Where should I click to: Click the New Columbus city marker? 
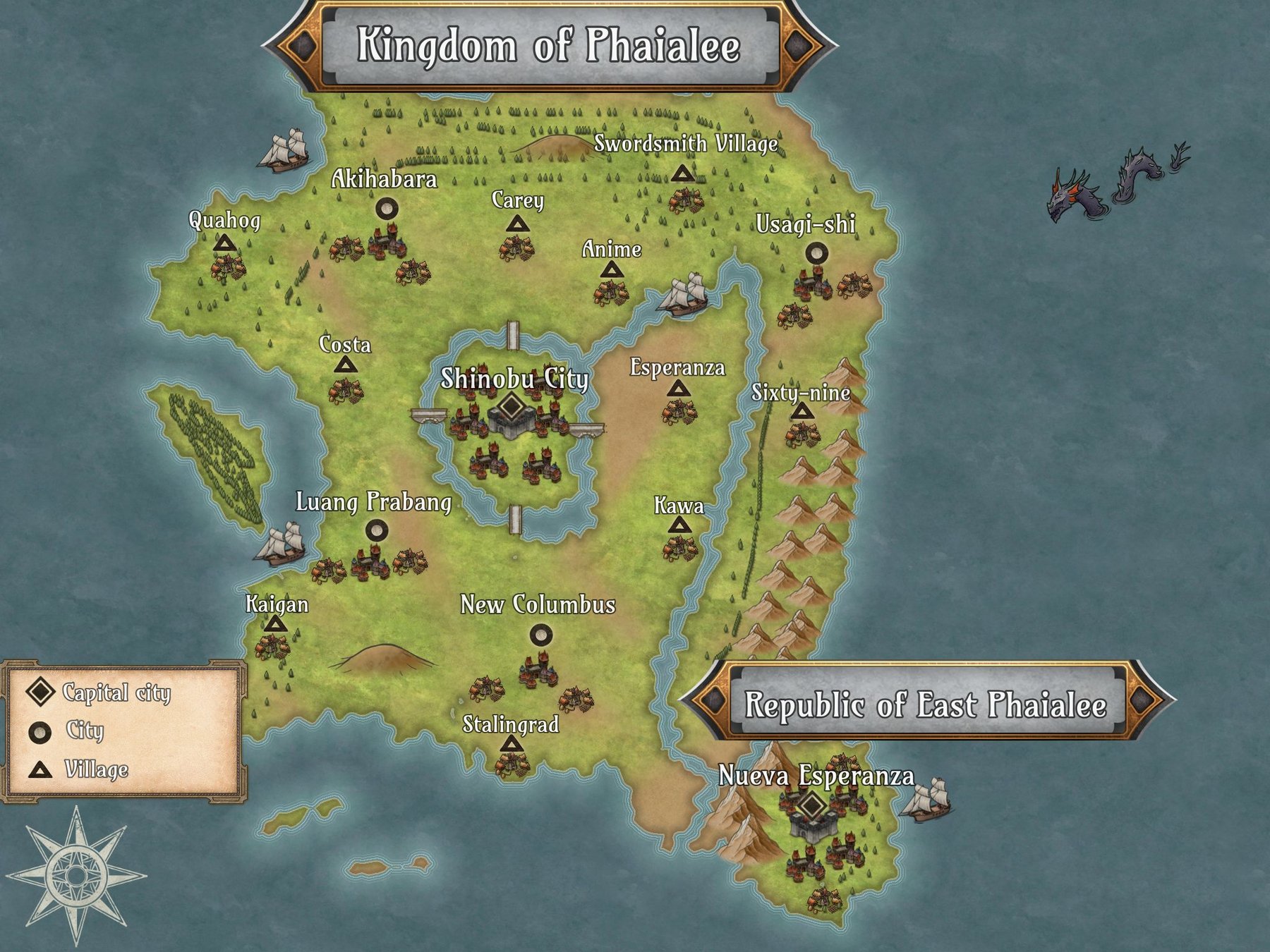[541, 635]
